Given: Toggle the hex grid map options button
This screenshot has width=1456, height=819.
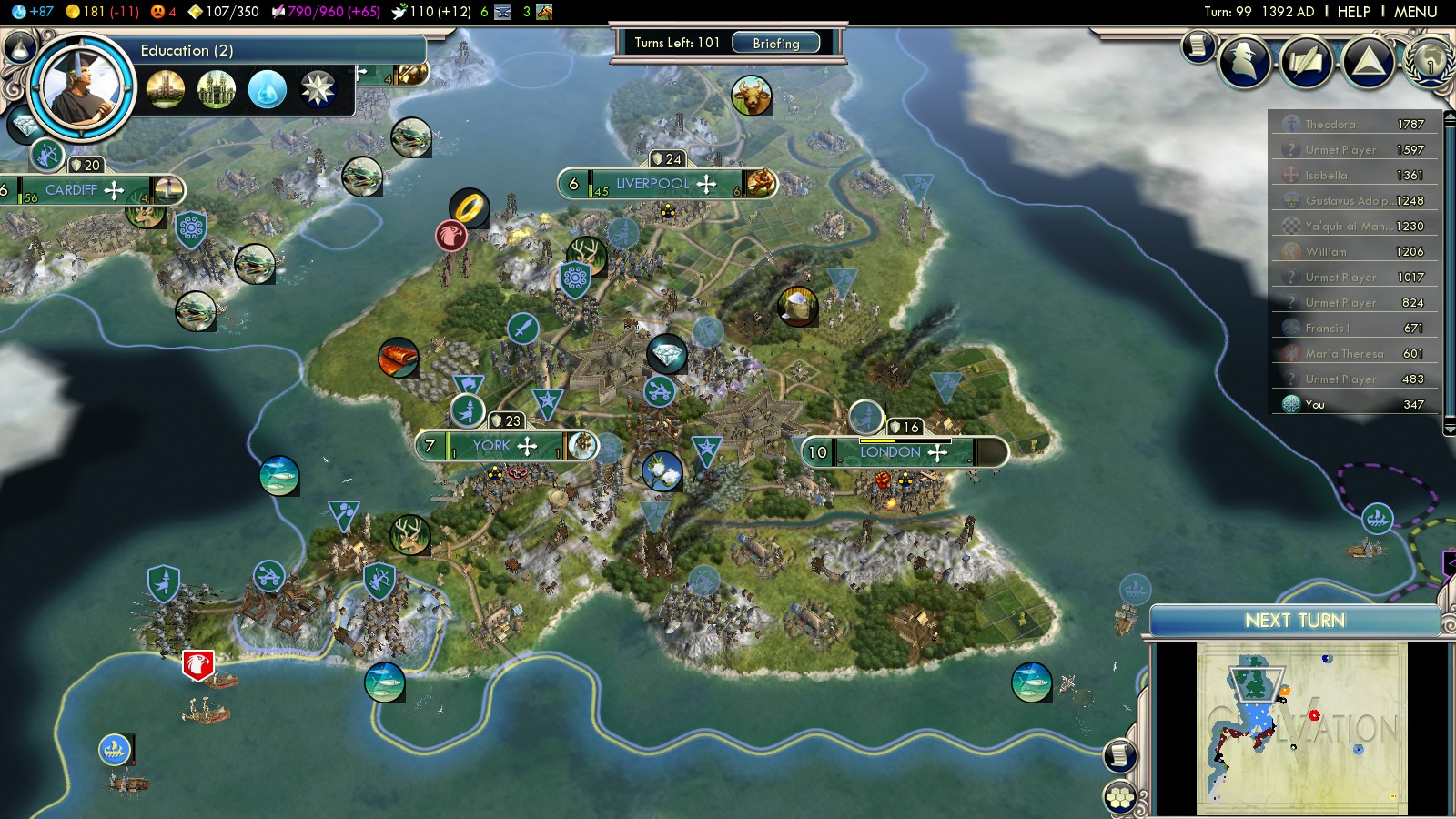Looking at the screenshot, I should point(1120,798).
